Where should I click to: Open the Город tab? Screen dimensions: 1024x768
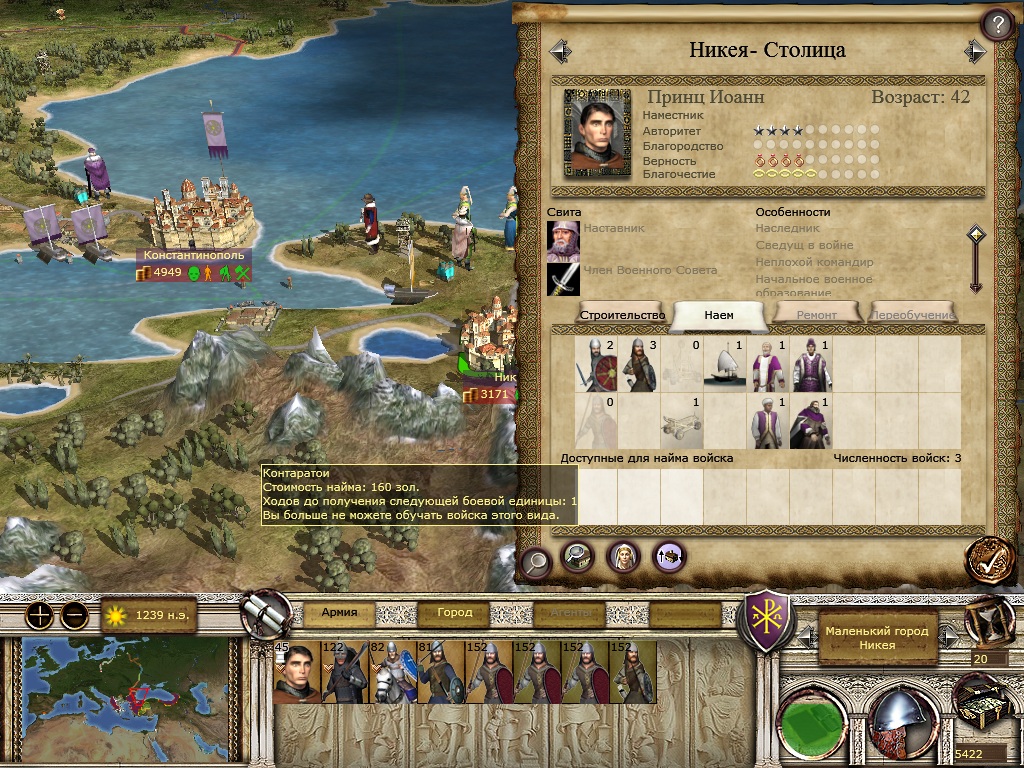[x=454, y=612]
